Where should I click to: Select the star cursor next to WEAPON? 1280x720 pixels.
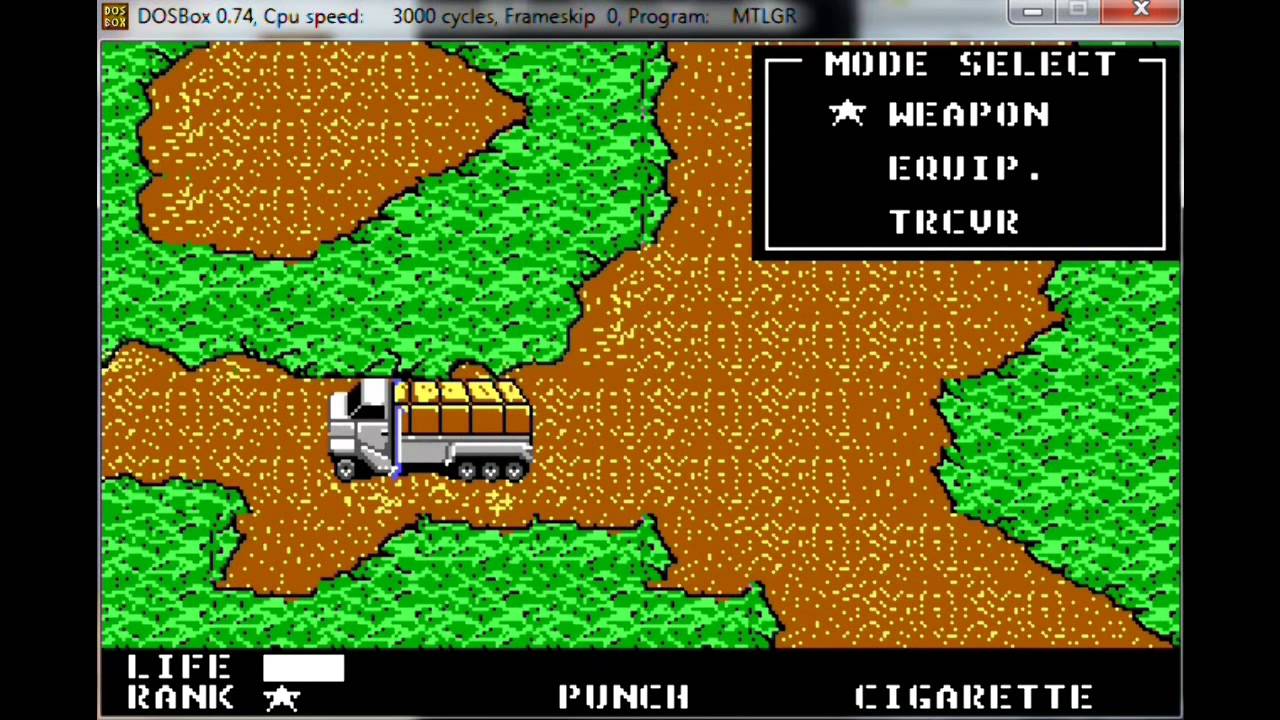[848, 113]
